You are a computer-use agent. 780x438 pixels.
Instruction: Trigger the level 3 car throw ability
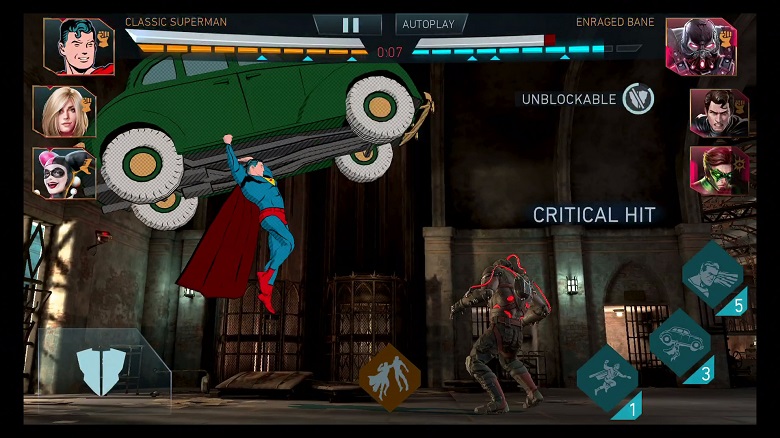click(680, 344)
